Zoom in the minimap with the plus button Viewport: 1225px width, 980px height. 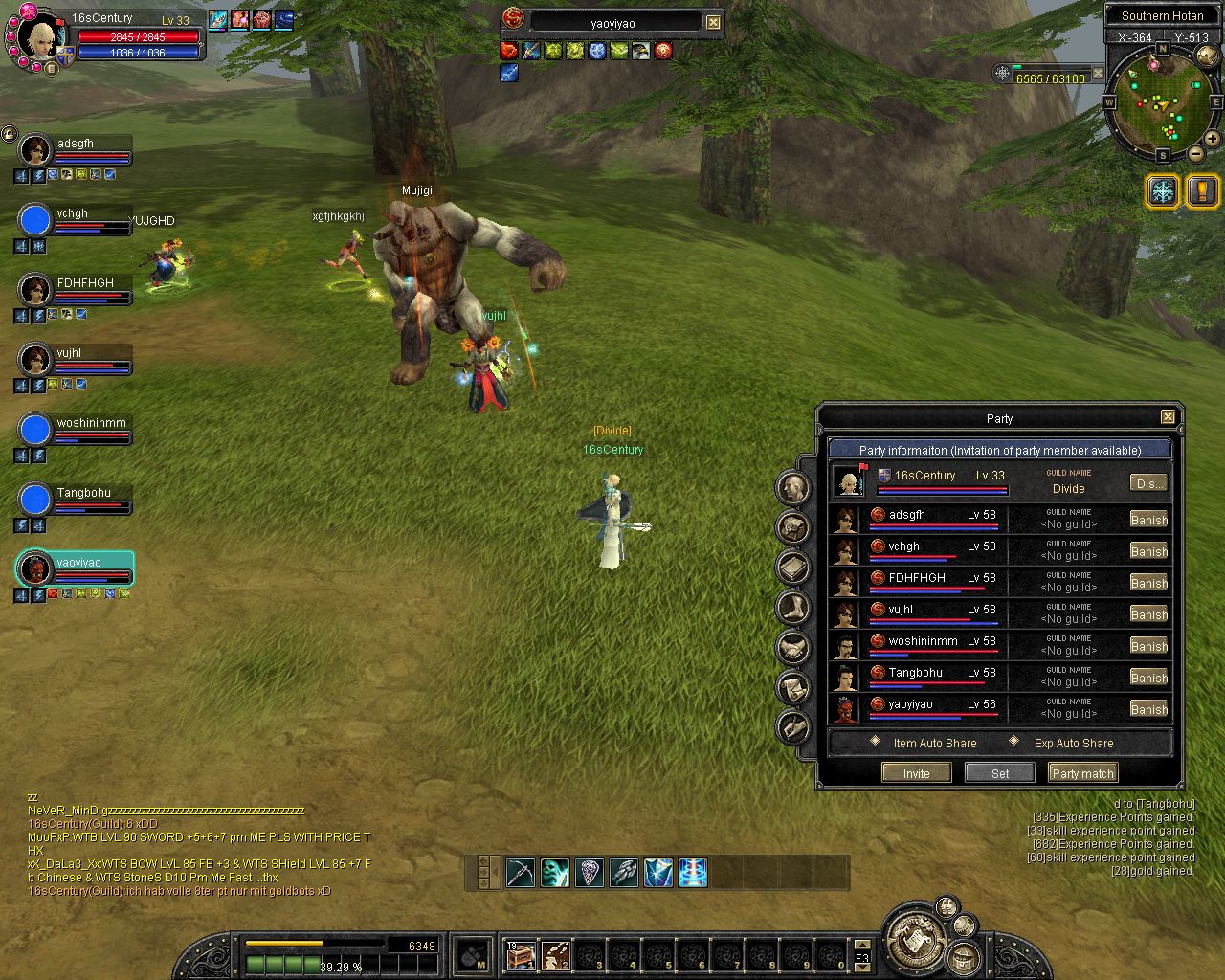(1212, 139)
